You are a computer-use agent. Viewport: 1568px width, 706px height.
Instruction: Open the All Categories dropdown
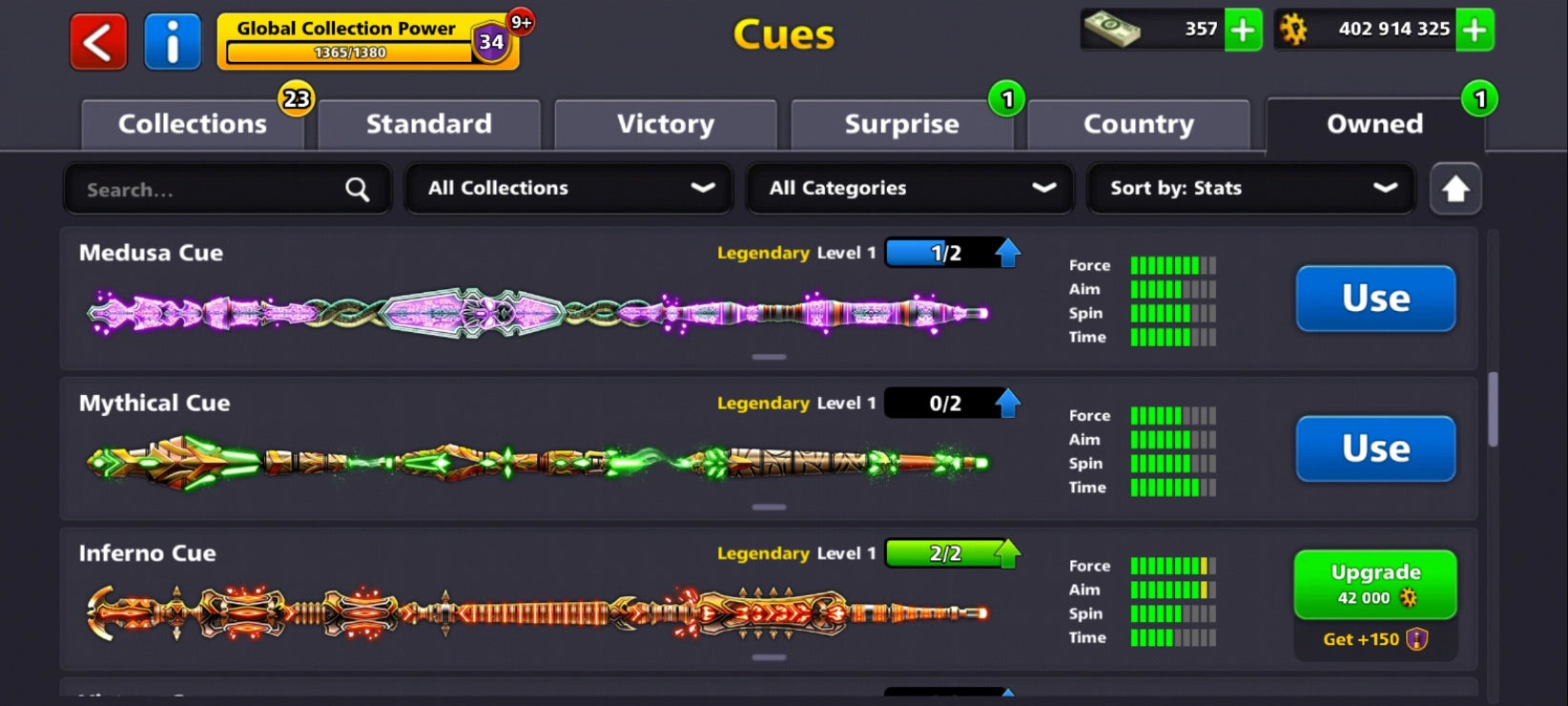(909, 188)
